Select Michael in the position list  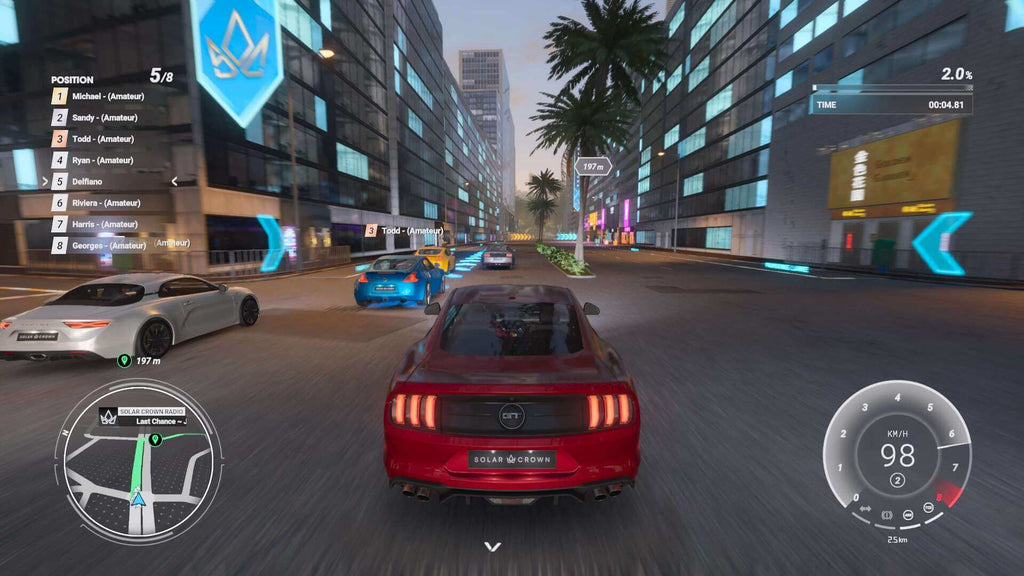point(108,96)
